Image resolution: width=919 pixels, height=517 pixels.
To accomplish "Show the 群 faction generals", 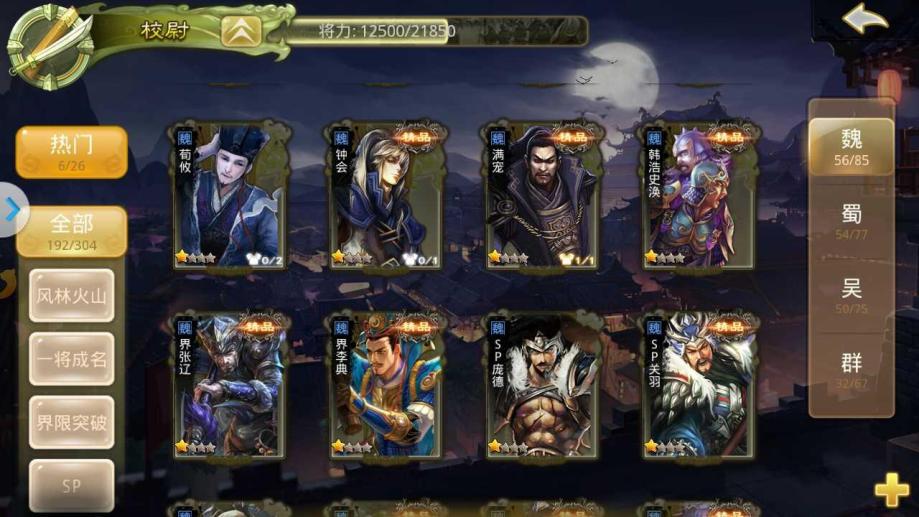I will coord(851,369).
